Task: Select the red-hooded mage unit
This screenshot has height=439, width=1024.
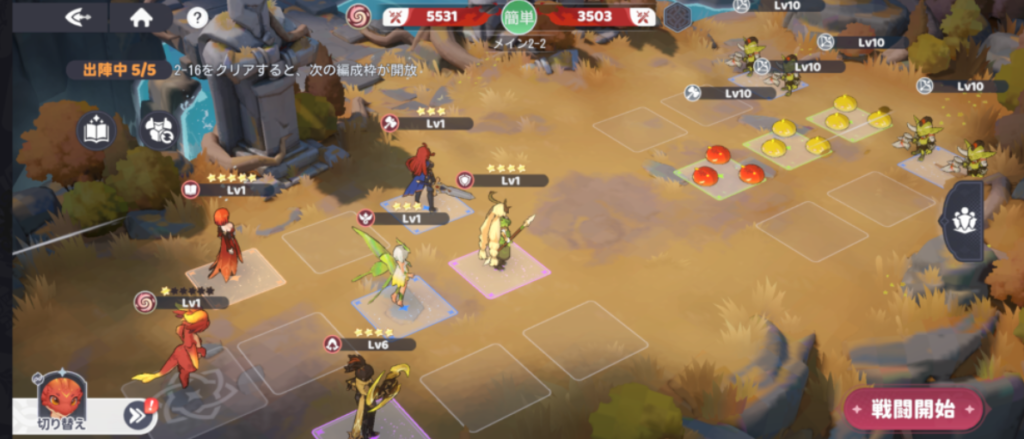Action: click(x=224, y=243)
